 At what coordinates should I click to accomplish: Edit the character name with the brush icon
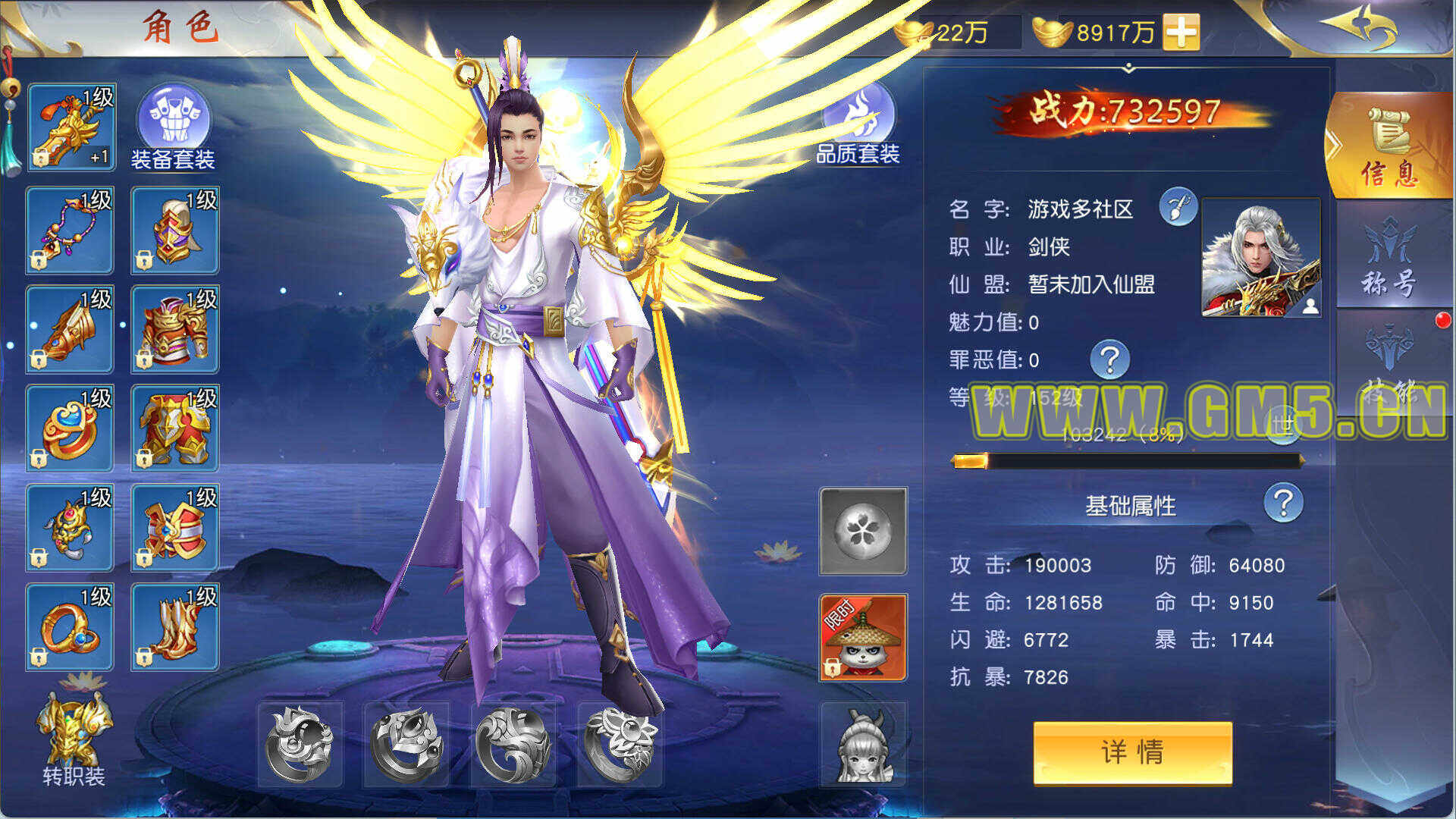pyautogui.click(x=1178, y=207)
